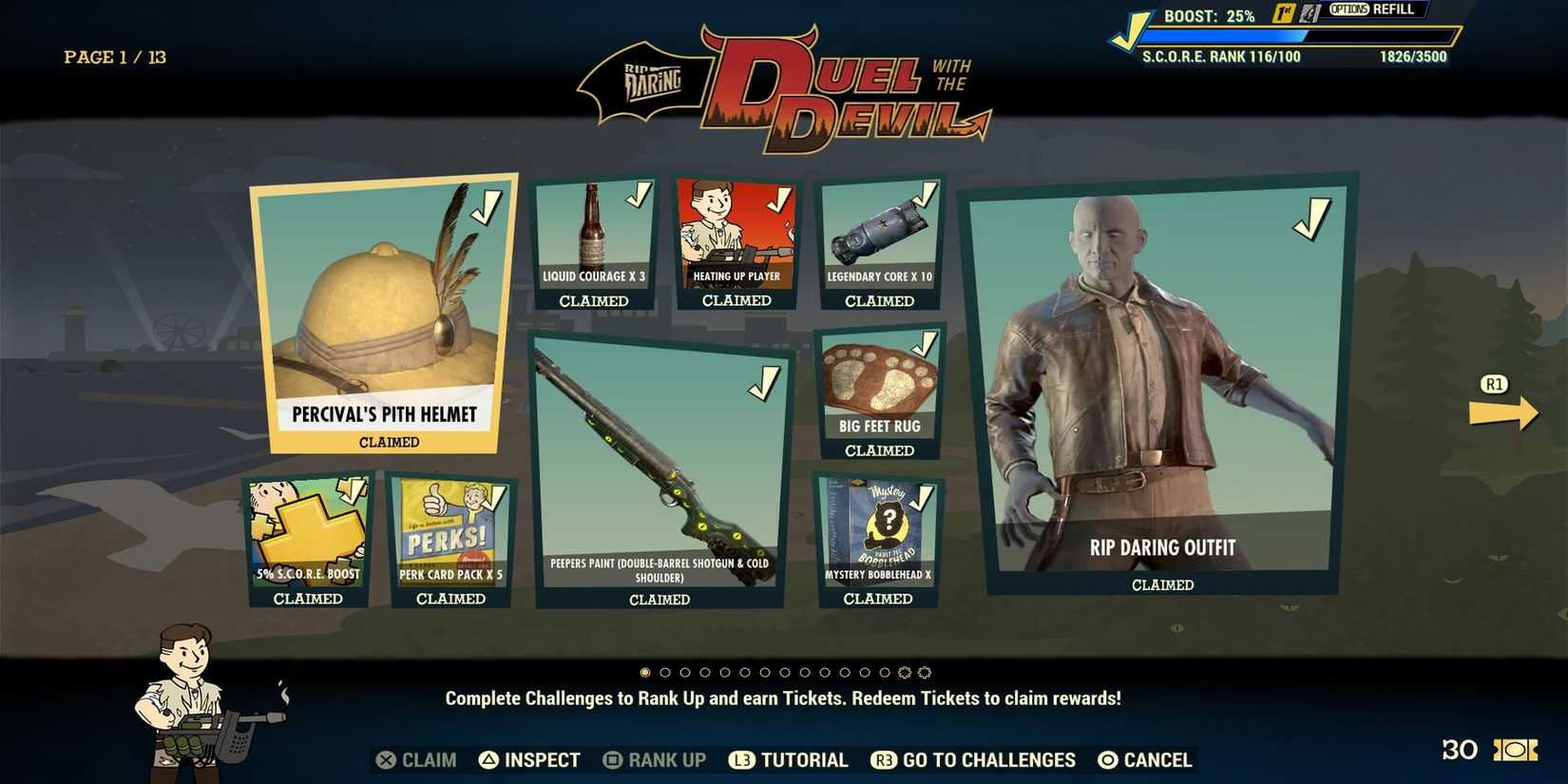The height and width of the screenshot is (784, 1568).
Task: Click the Page 1 / 13 label
Action: [x=114, y=57]
